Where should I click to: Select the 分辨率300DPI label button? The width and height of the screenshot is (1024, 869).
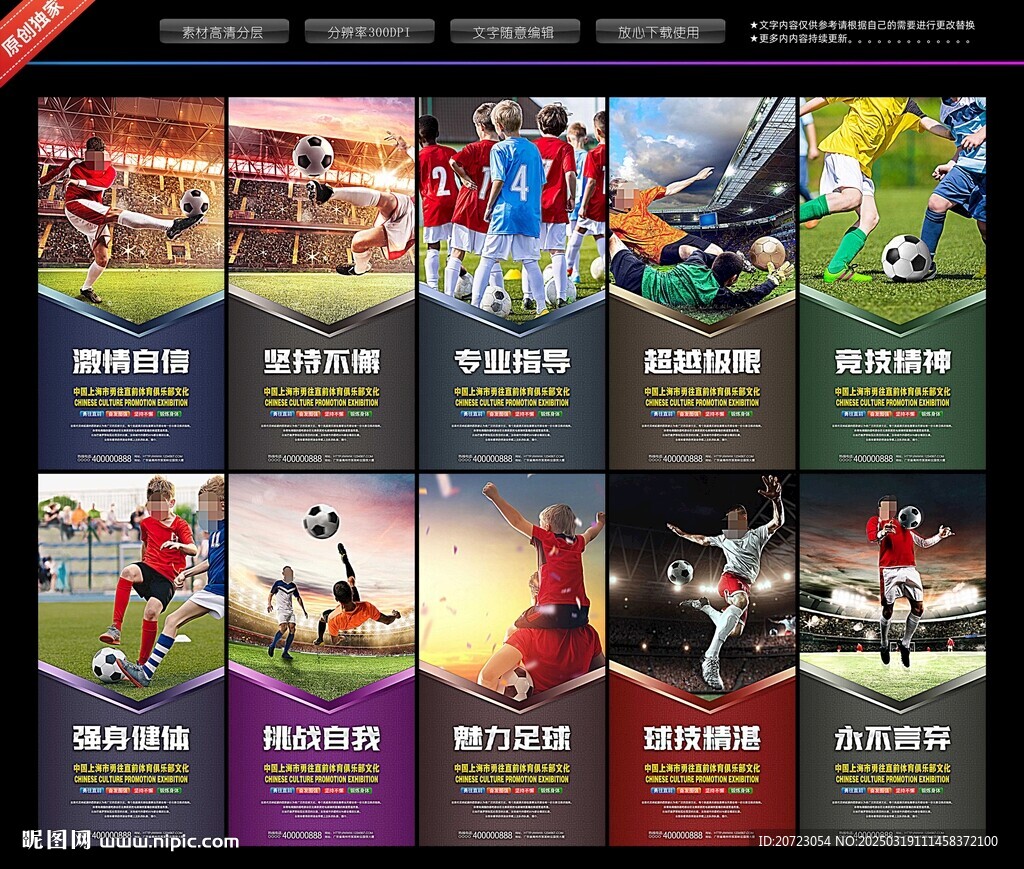point(369,32)
